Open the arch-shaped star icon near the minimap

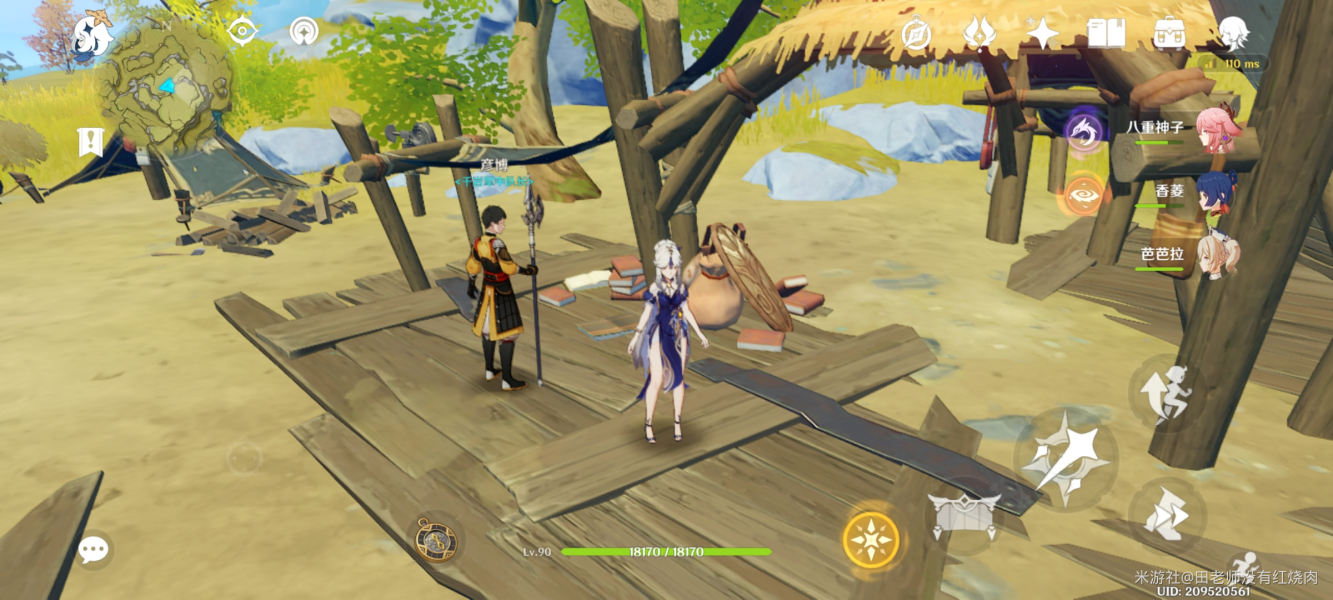click(x=304, y=31)
